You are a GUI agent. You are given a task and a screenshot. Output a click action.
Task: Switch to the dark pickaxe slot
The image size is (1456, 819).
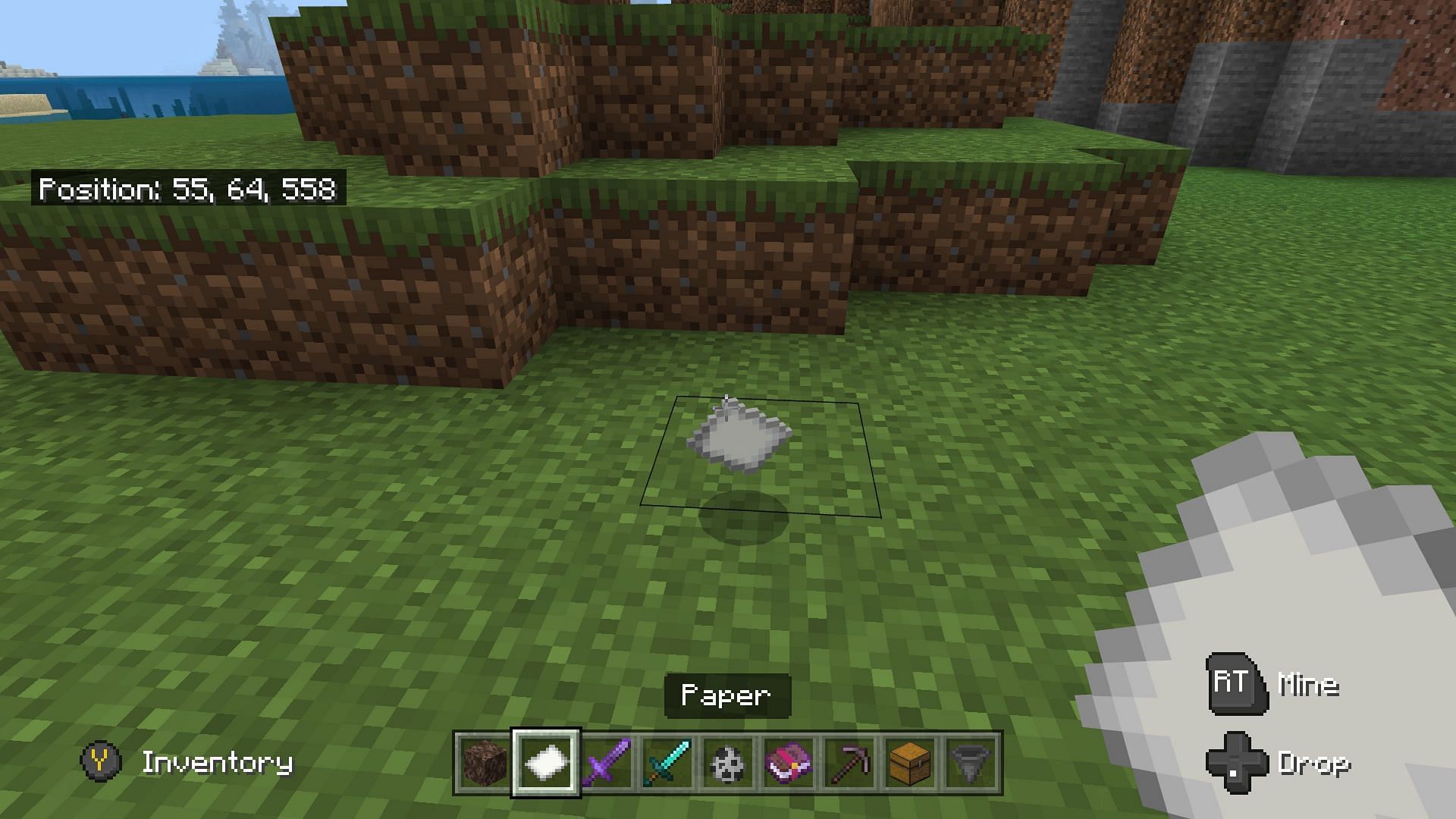pos(849,763)
